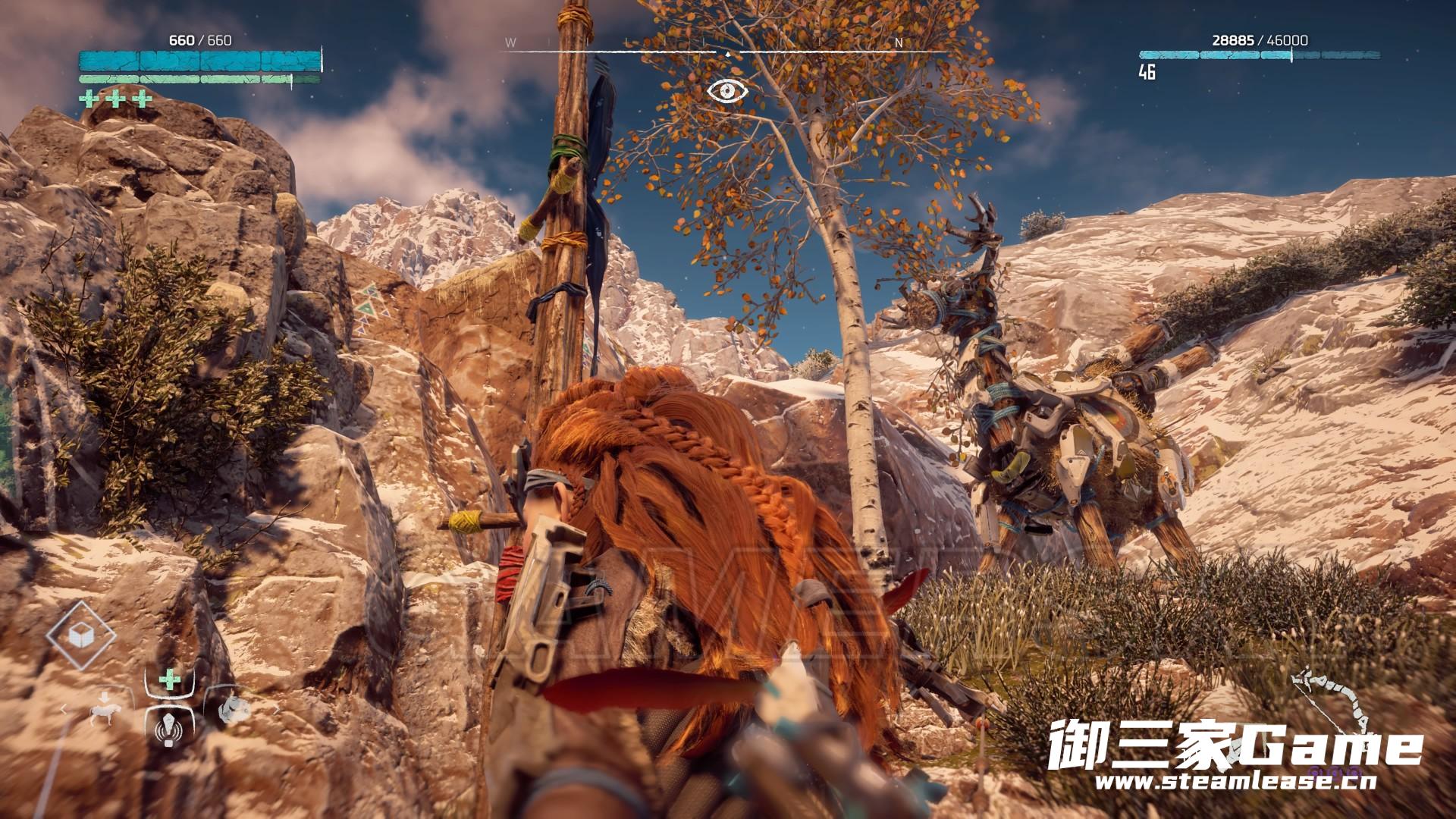The width and height of the screenshot is (1456, 819).
Task: Cycle tools with the right arrow
Action: [276, 710]
